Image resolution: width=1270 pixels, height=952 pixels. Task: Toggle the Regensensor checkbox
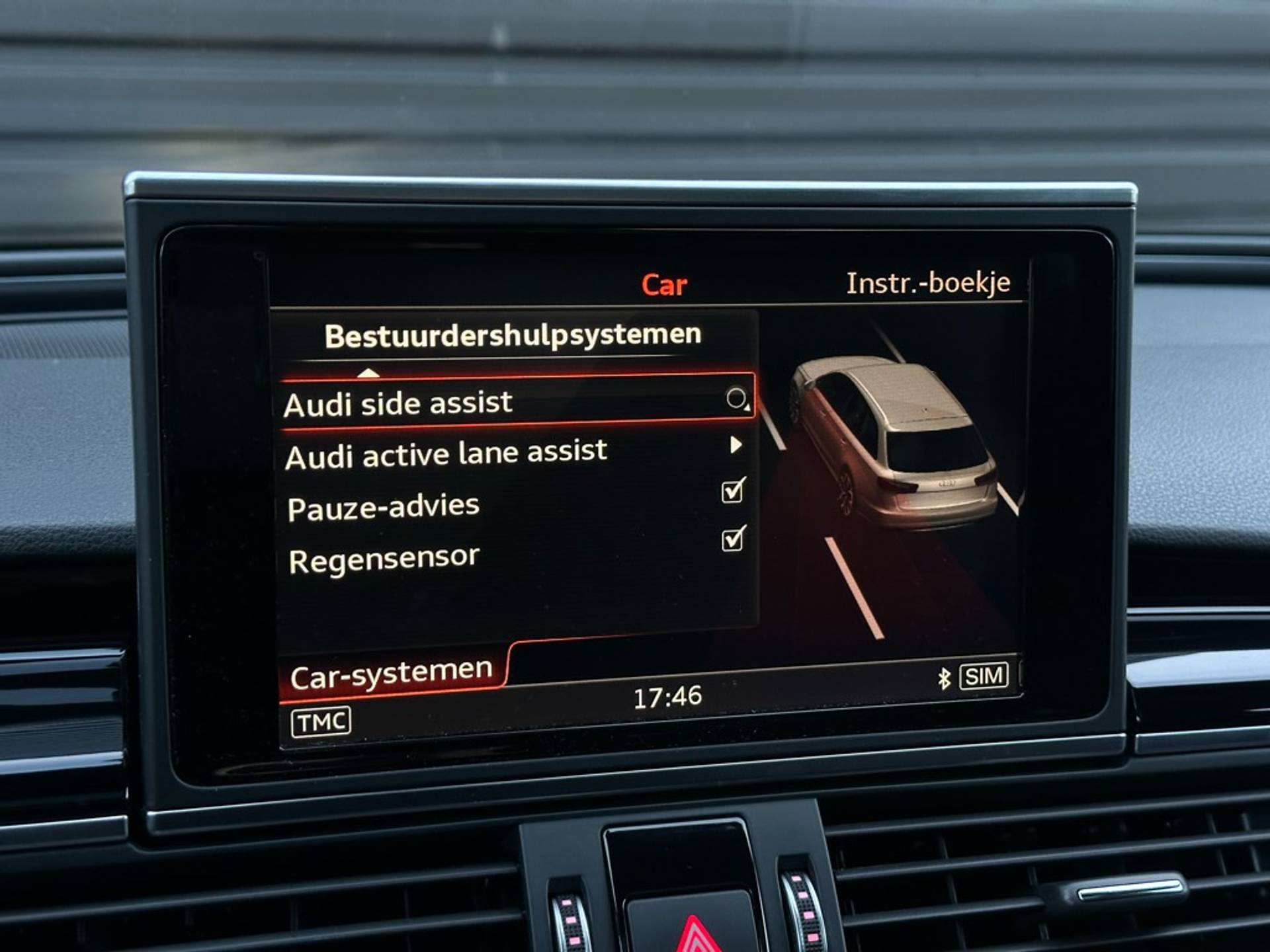[x=733, y=539]
